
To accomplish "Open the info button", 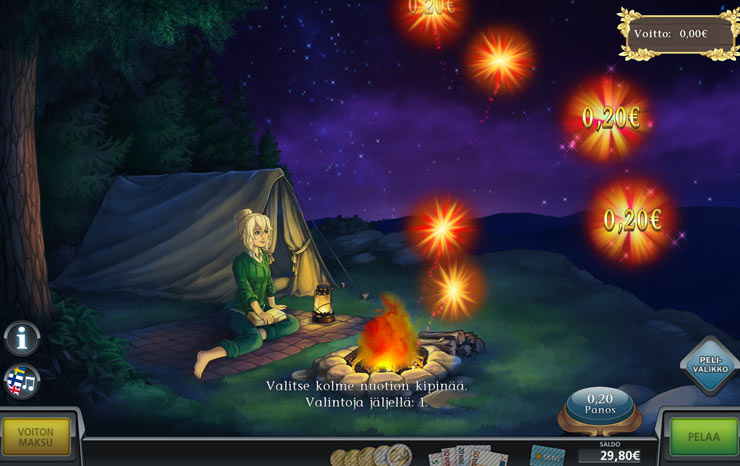I will pos(21,338).
